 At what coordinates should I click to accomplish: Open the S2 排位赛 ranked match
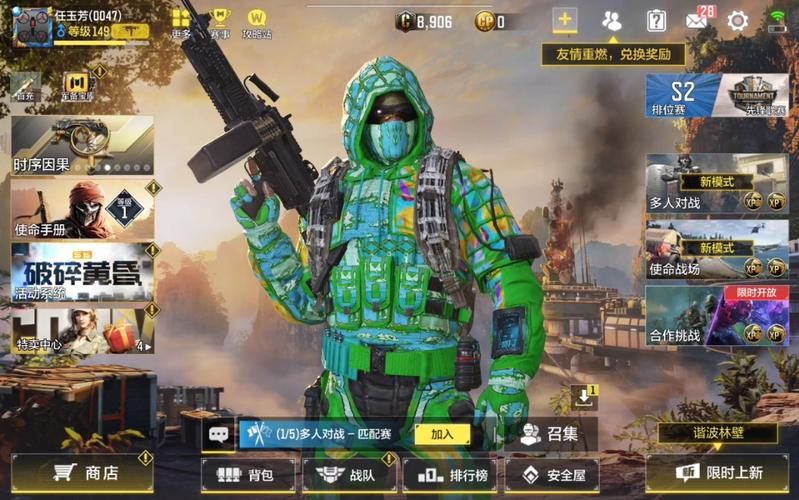[x=683, y=97]
